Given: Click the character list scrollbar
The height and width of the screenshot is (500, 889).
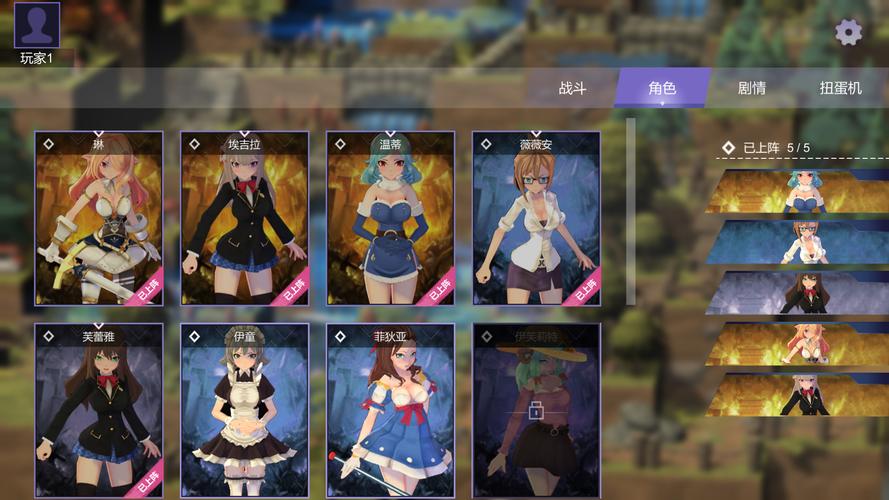Looking at the screenshot, I should pyautogui.click(x=630, y=210).
